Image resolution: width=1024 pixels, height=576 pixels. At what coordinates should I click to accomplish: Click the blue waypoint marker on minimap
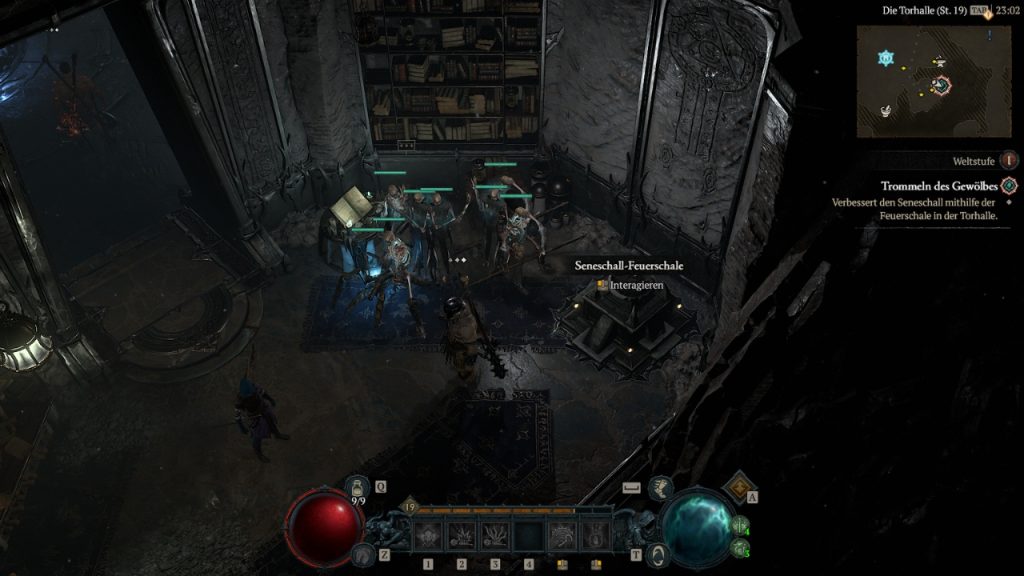tap(885, 59)
